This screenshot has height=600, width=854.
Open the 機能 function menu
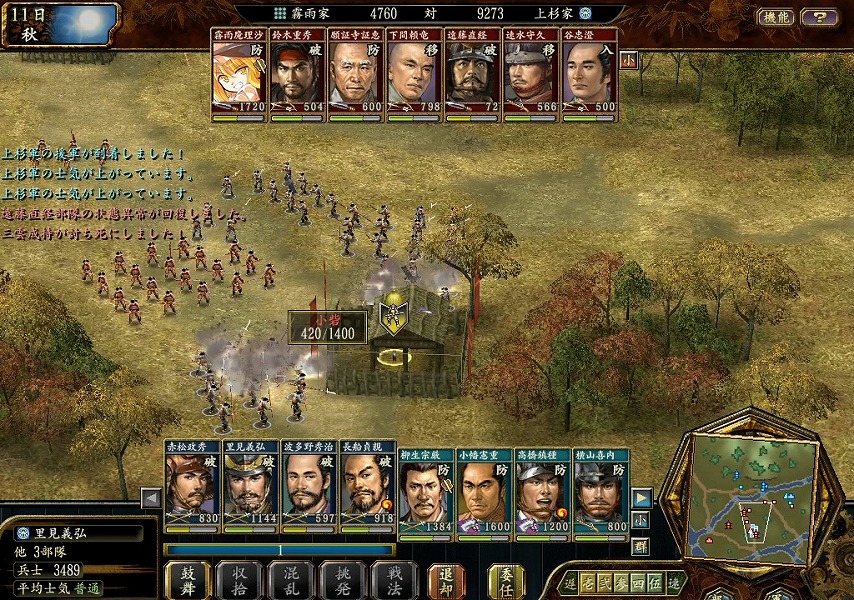[x=775, y=17]
